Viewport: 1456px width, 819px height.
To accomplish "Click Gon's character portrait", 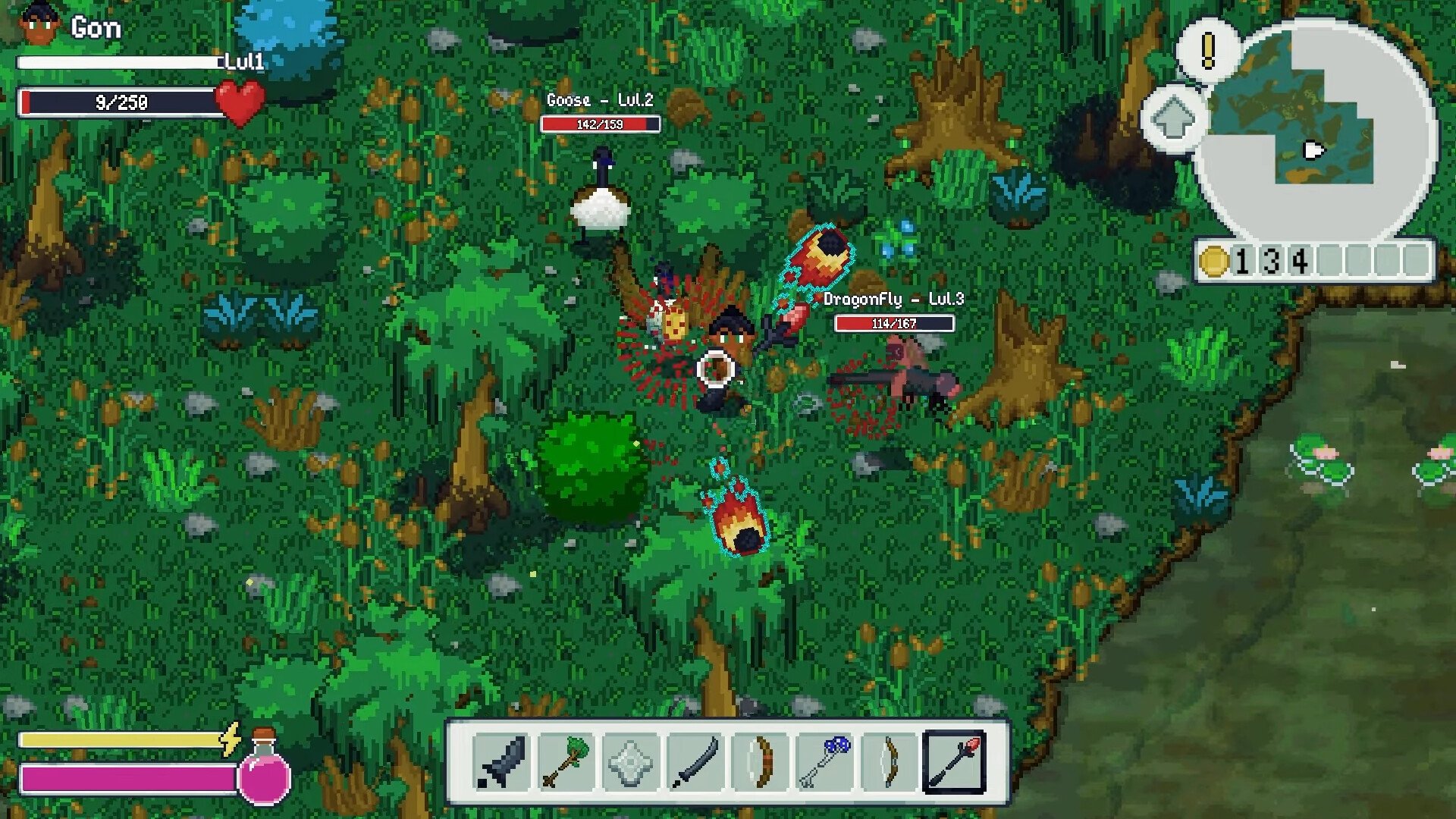I will pyautogui.click(x=39, y=27).
